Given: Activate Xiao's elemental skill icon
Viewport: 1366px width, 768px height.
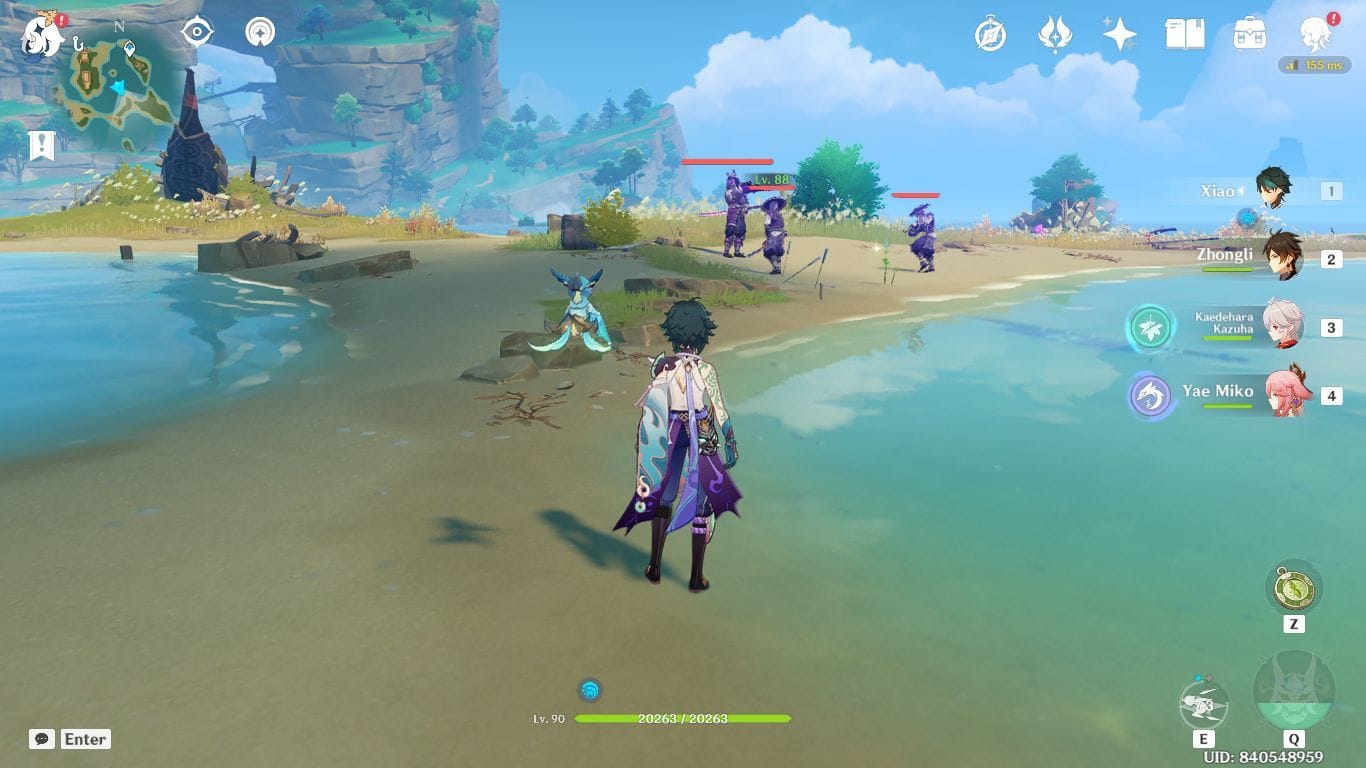Looking at the screenshot, I should click(1203, 705).
